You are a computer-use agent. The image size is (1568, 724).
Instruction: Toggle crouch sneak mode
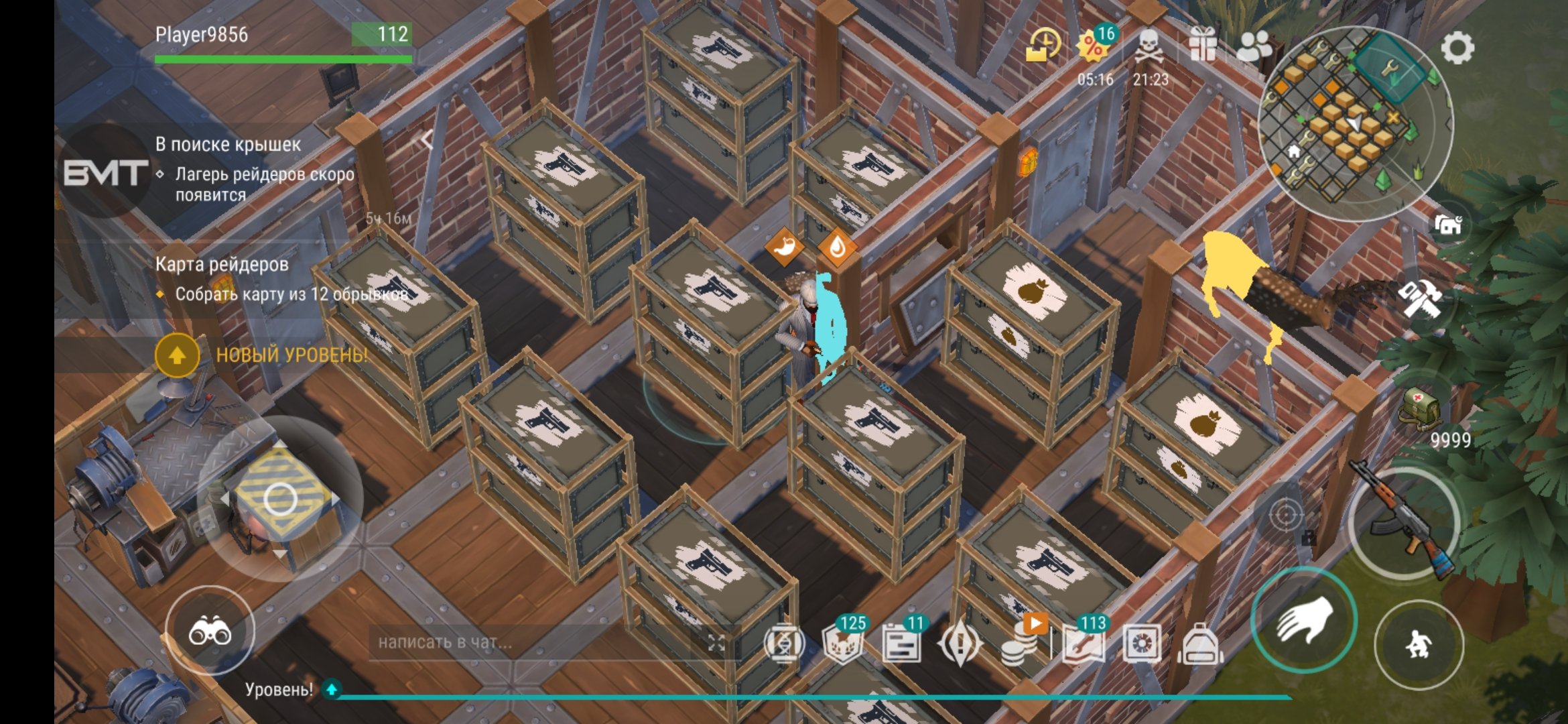1419,644
